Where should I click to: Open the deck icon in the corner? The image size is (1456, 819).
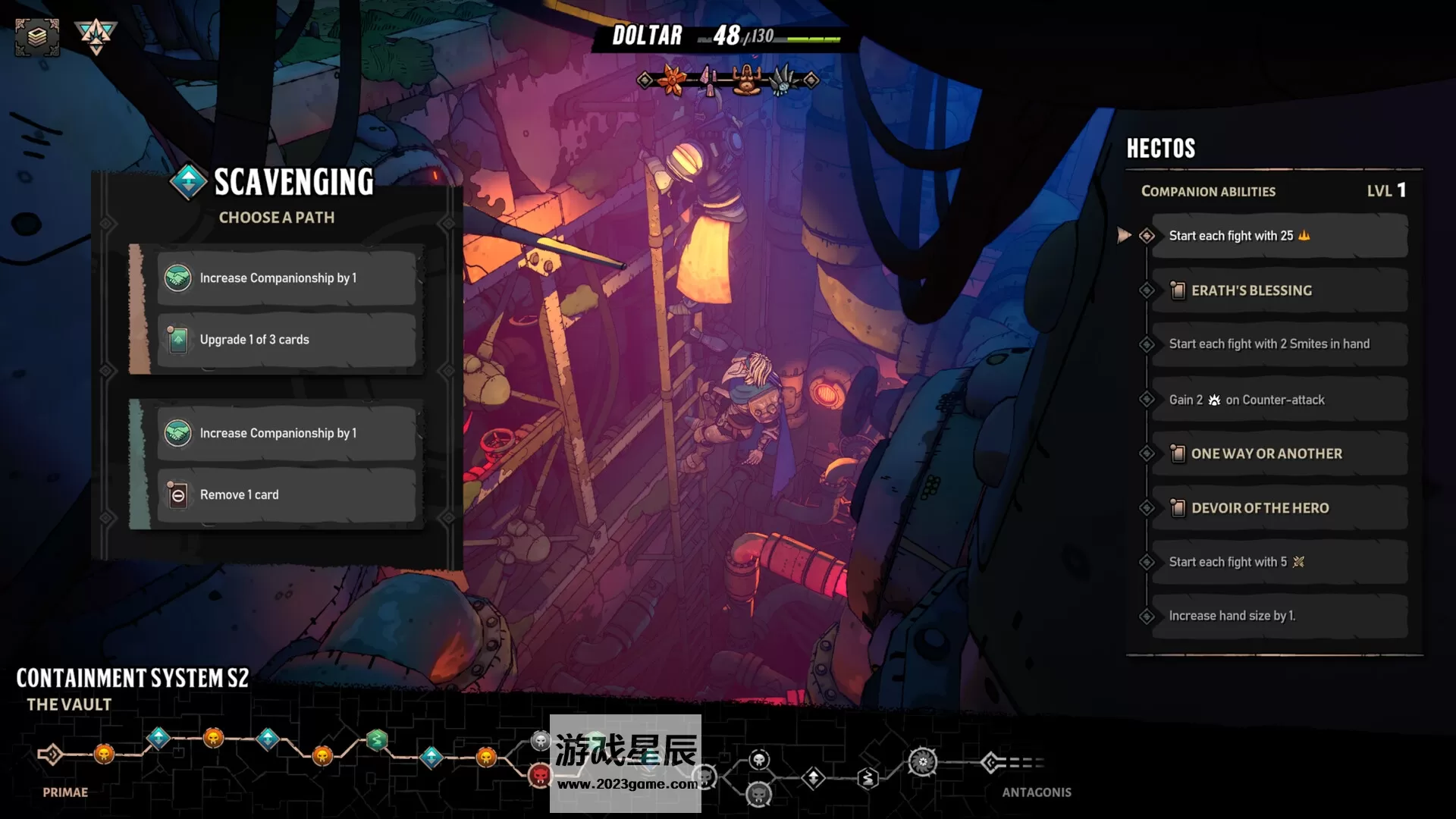tap(36, 36)
